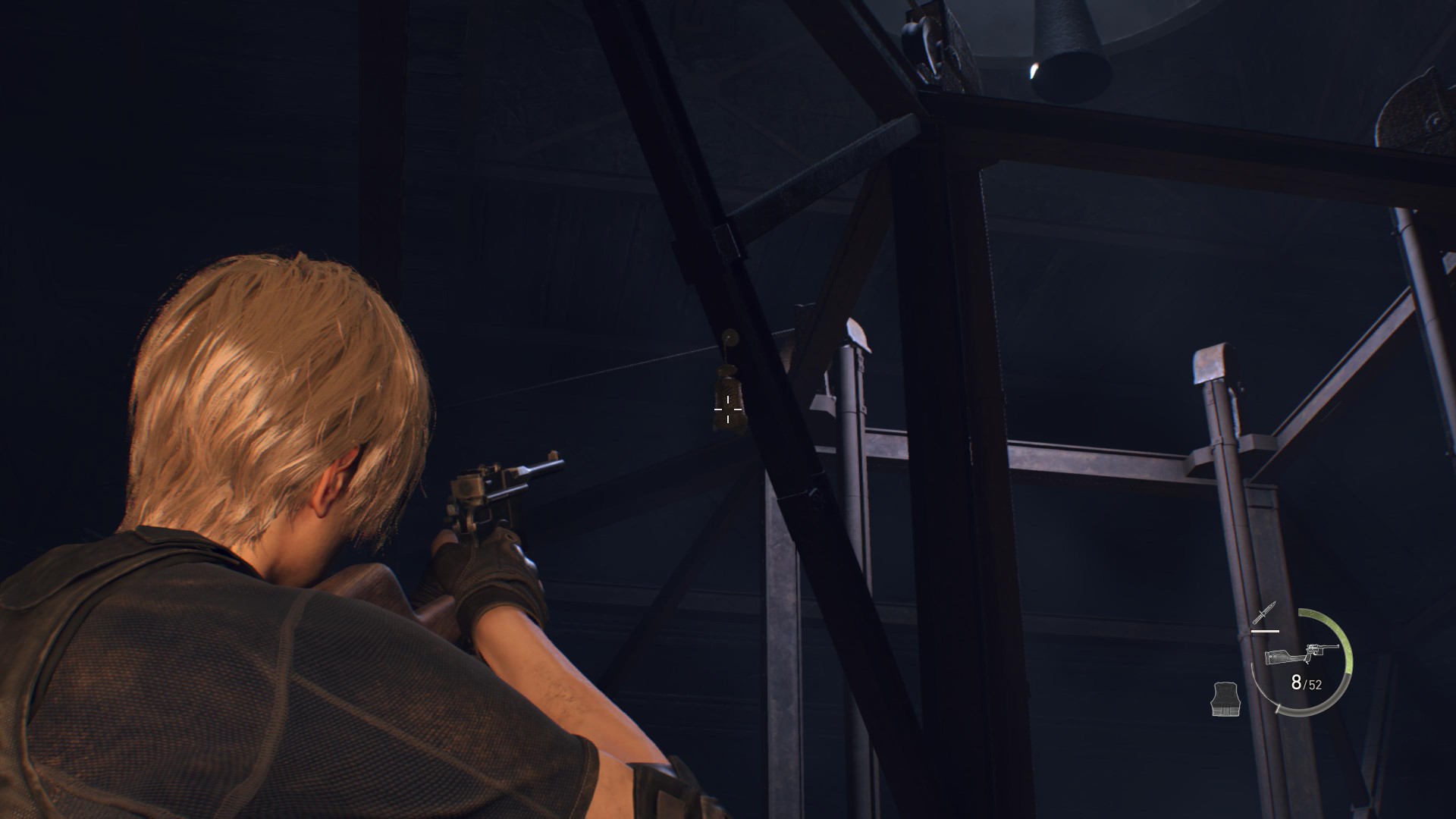Viewport: 1456px width, 819px height.
Task: Click the knife durability bar under the knife icon
Action: coord(1264,631)
